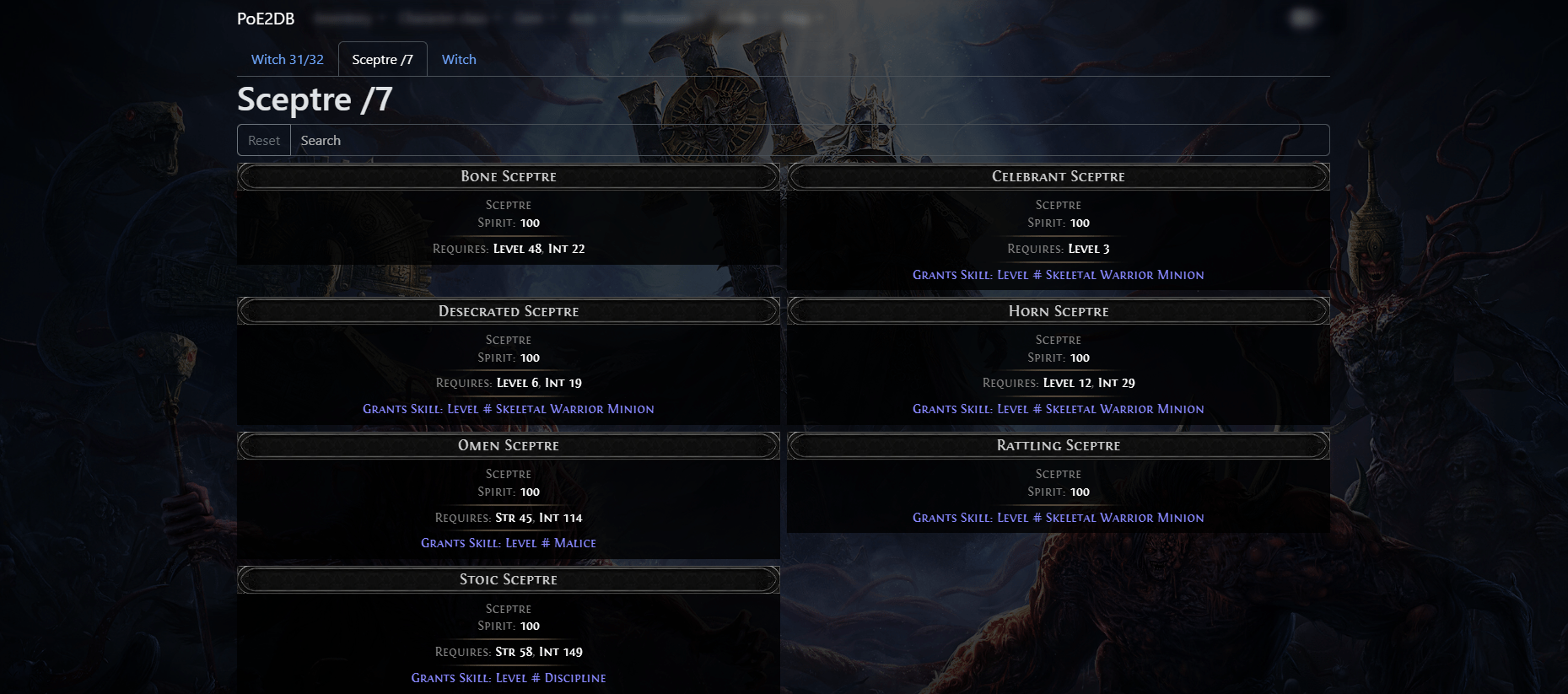Open the Desecrated Sceptre item page

[508, 310]
